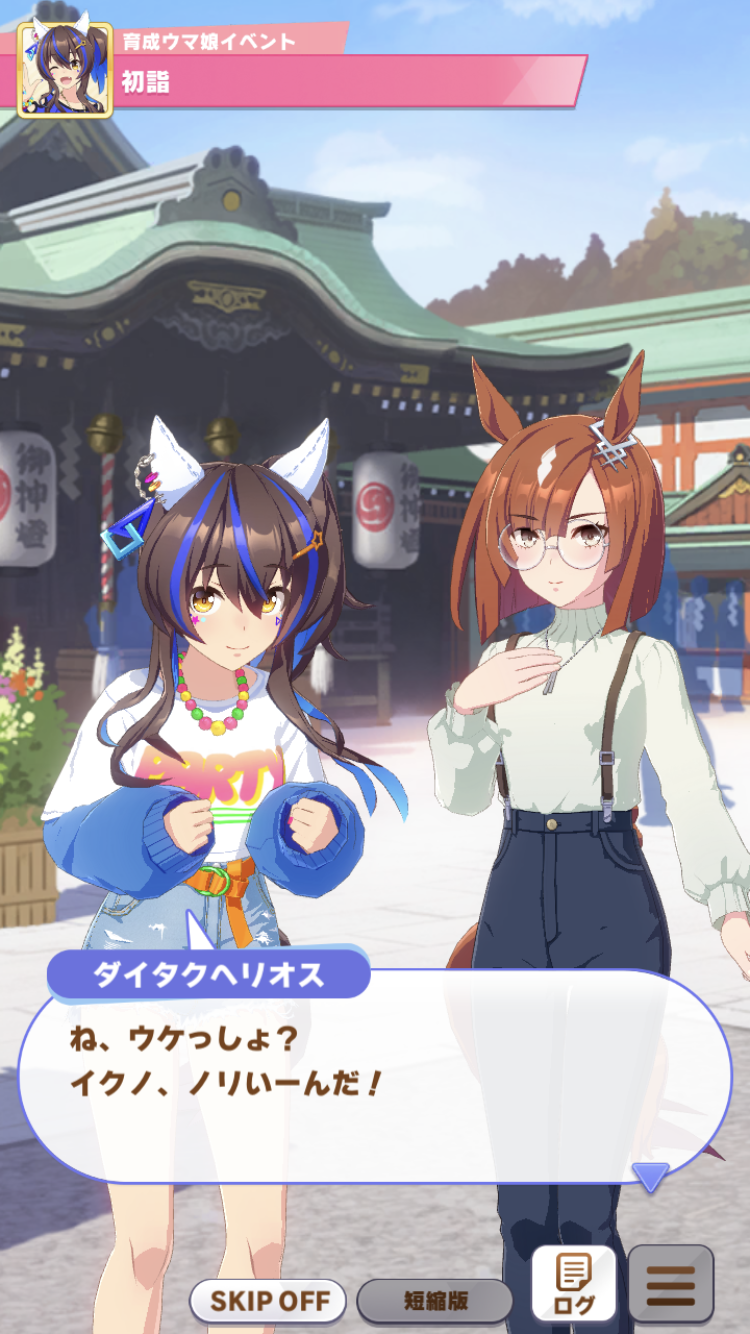Viewport: 750px width, 1334px height.
Task: Advance the dialogue using the blue arrow
Action: click(x=651, y=1177)
